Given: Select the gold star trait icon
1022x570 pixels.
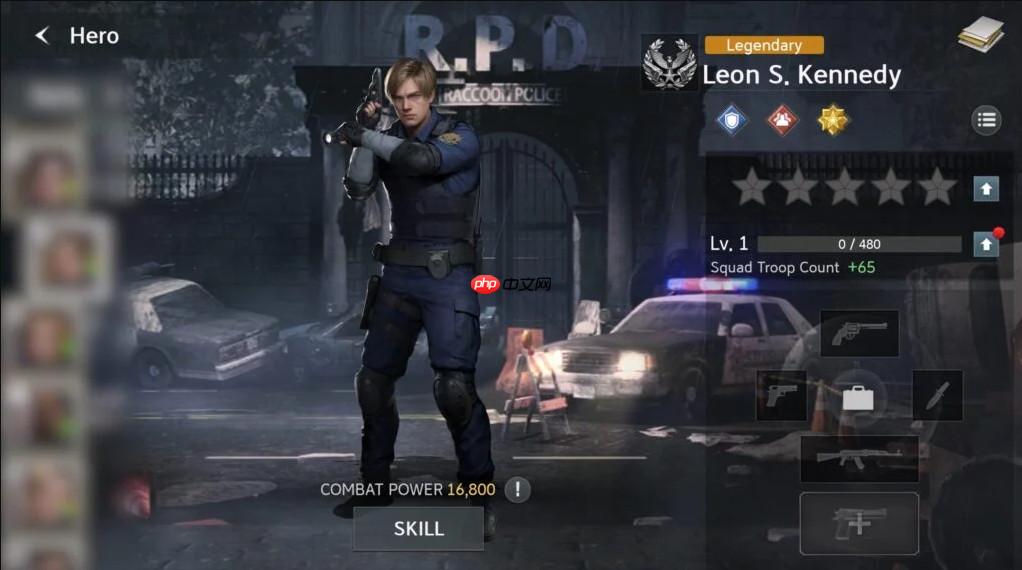Looking at the screenshot, I should [x=833, y=120].
